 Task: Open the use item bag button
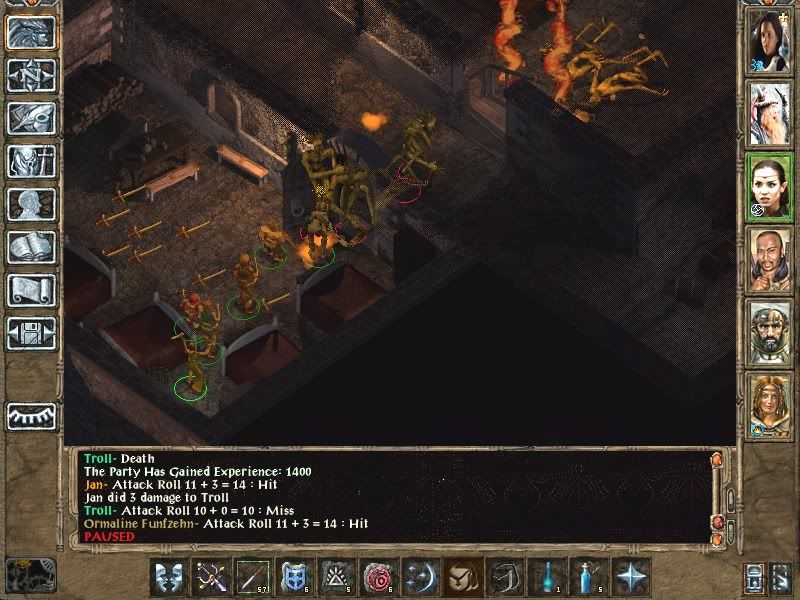462,577
